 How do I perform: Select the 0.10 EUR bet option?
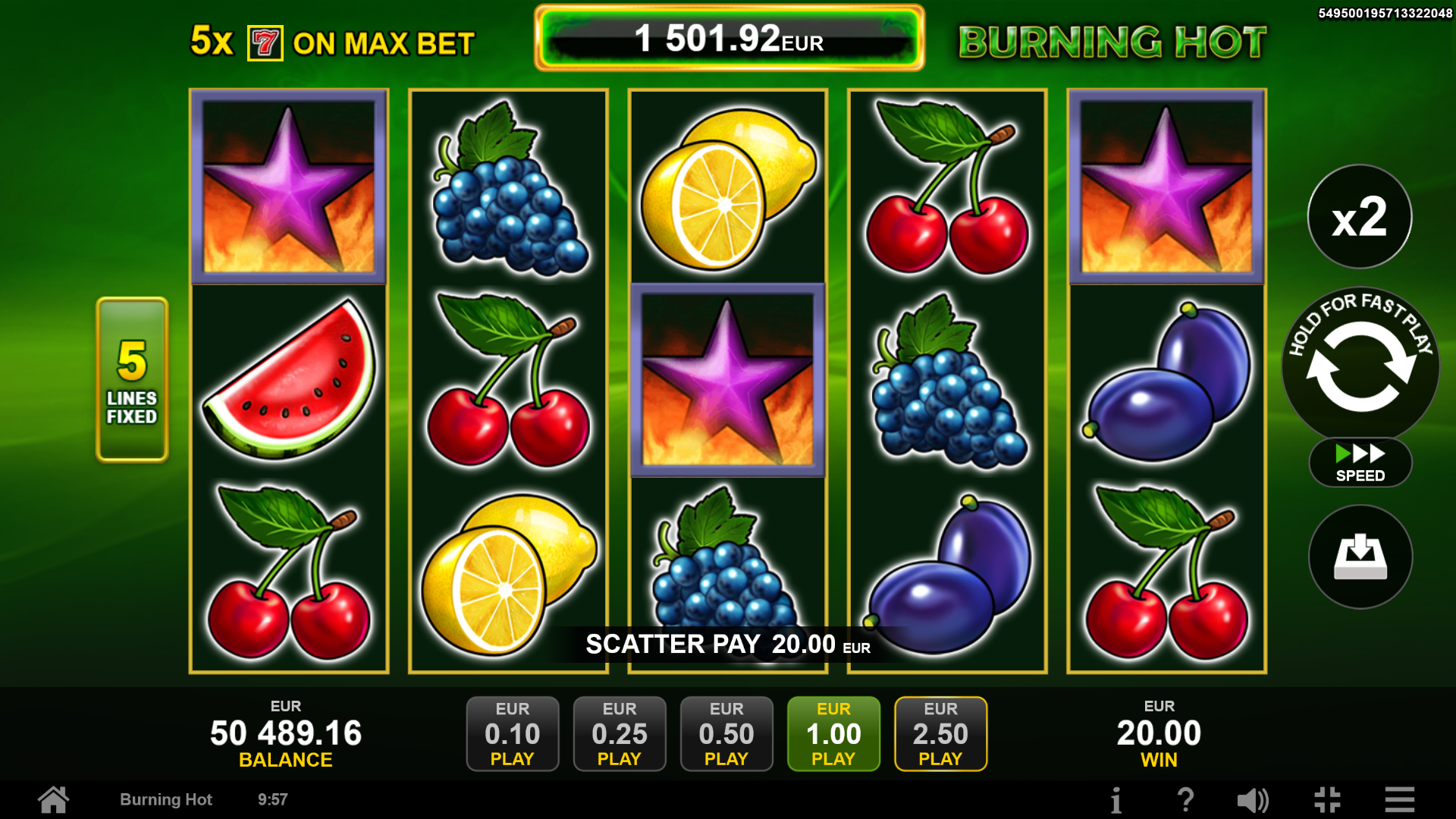(x=513, y=733)
